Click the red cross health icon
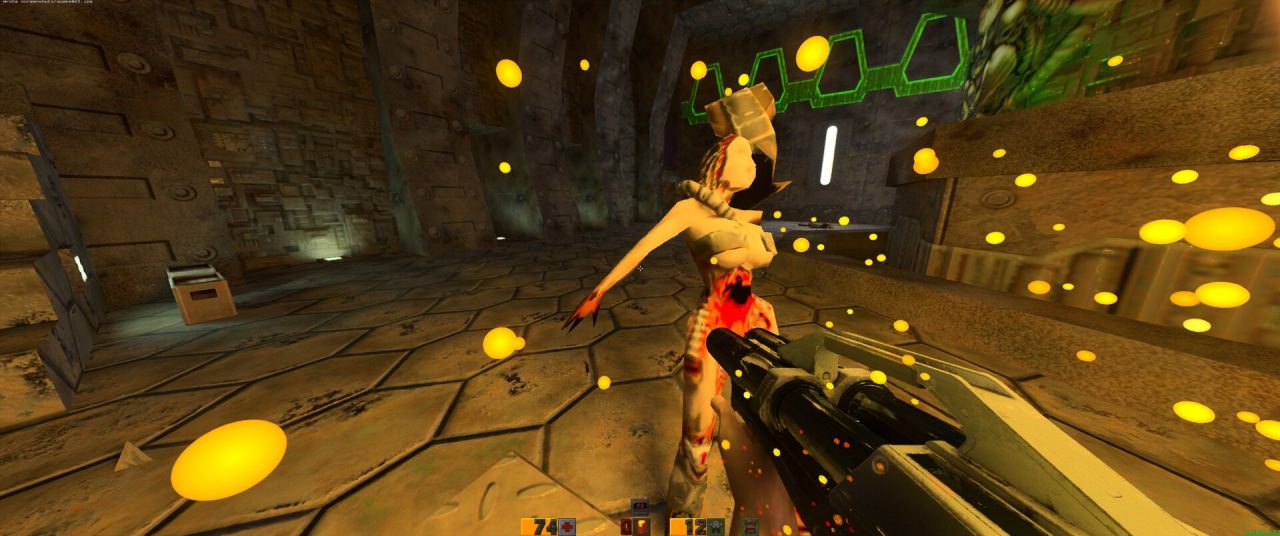The image size is (1280, 536). point(567,527)
